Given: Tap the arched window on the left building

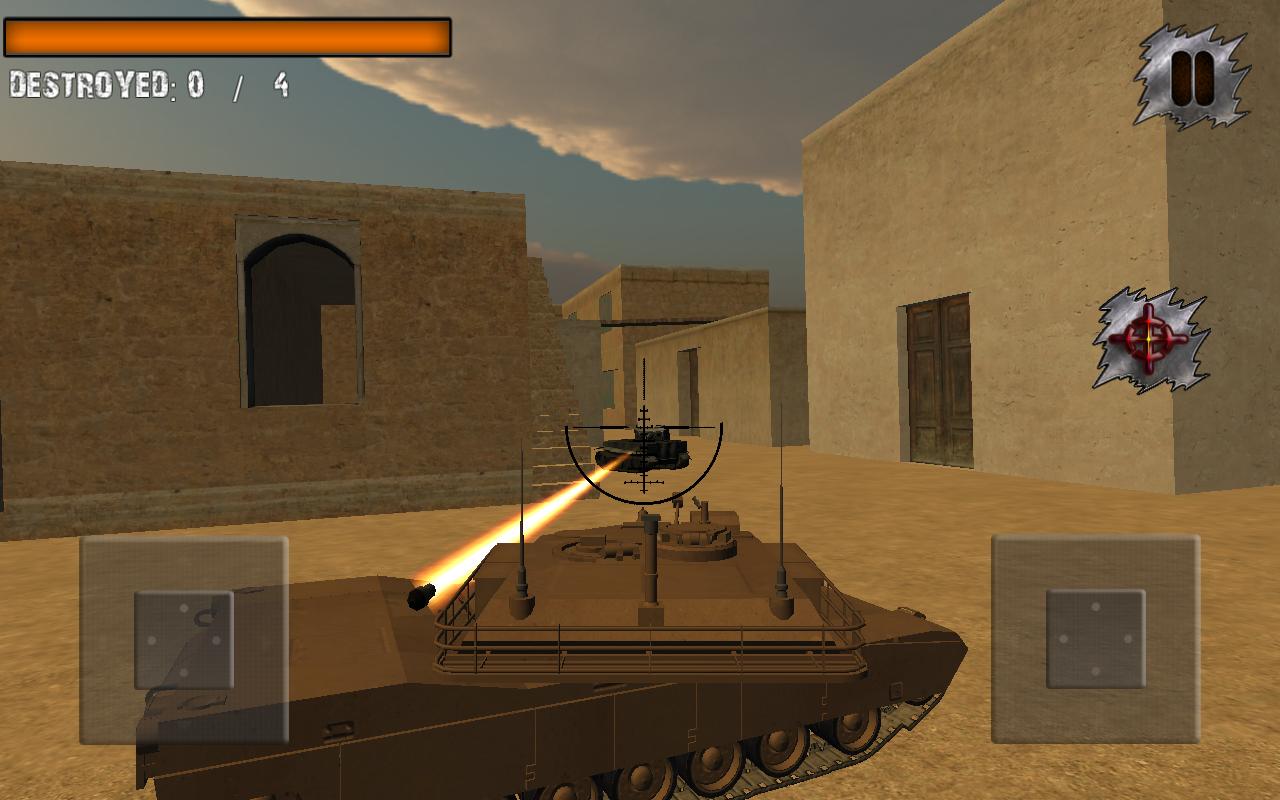Looking at the screenshot, I should (298, 310).
